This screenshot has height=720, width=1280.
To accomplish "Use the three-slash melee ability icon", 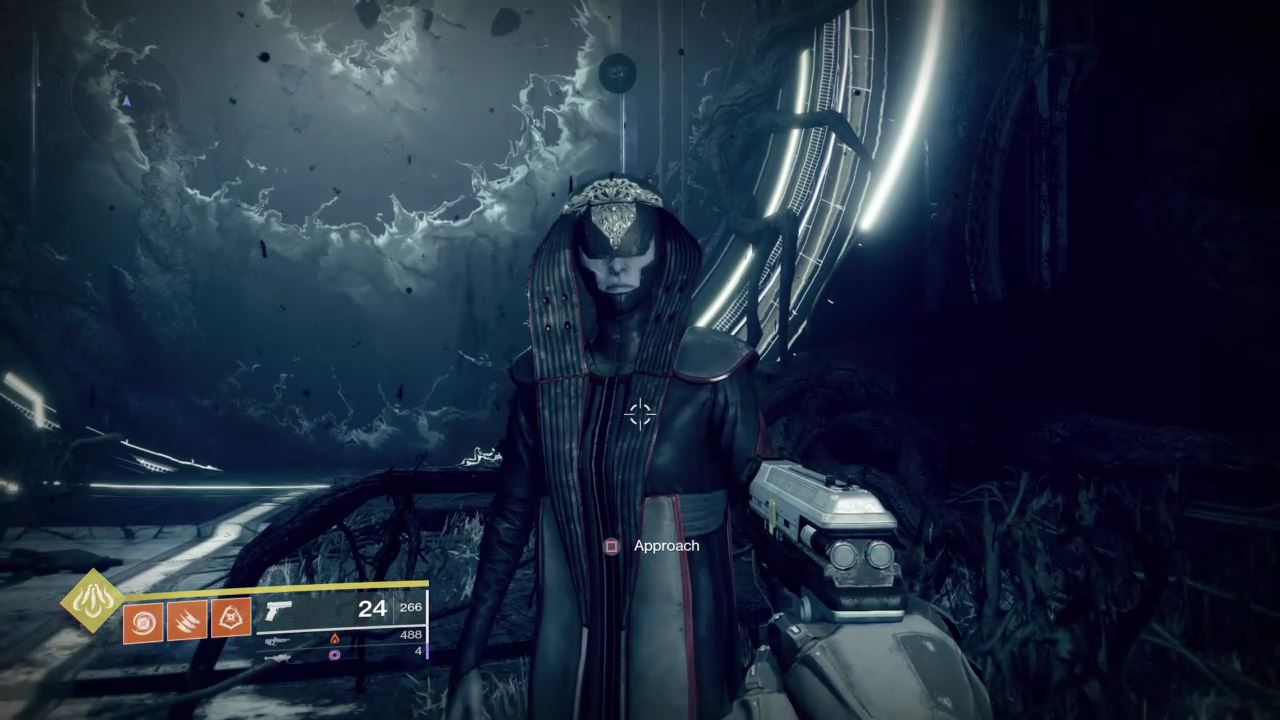I will point(187,621).
